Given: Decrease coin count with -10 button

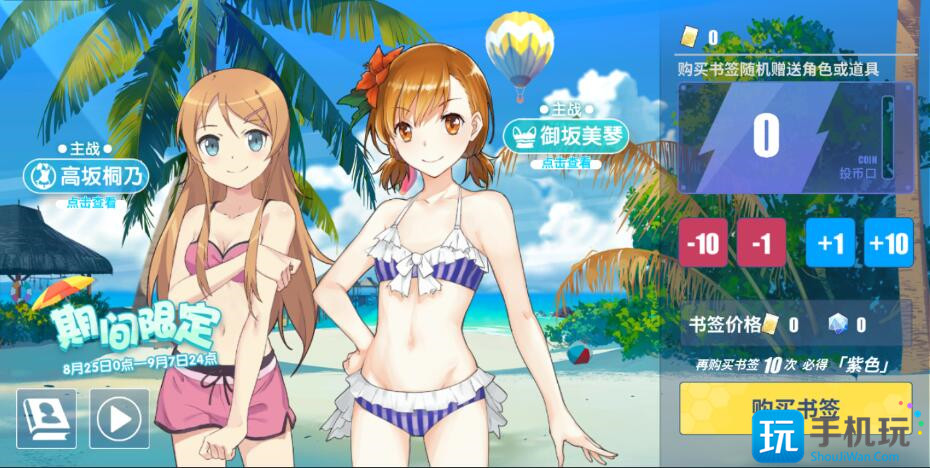Looking at the screenshot, I should [x=703, y=243].
